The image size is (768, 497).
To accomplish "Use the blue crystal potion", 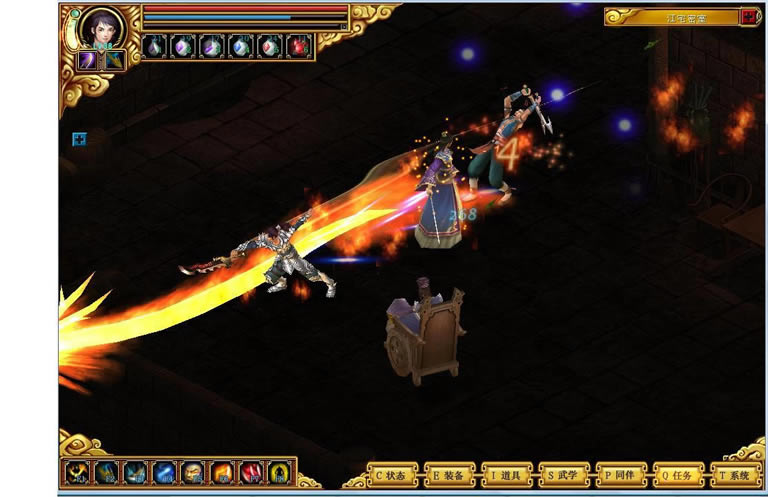I will pyautogui.click(x=241, y=46).
